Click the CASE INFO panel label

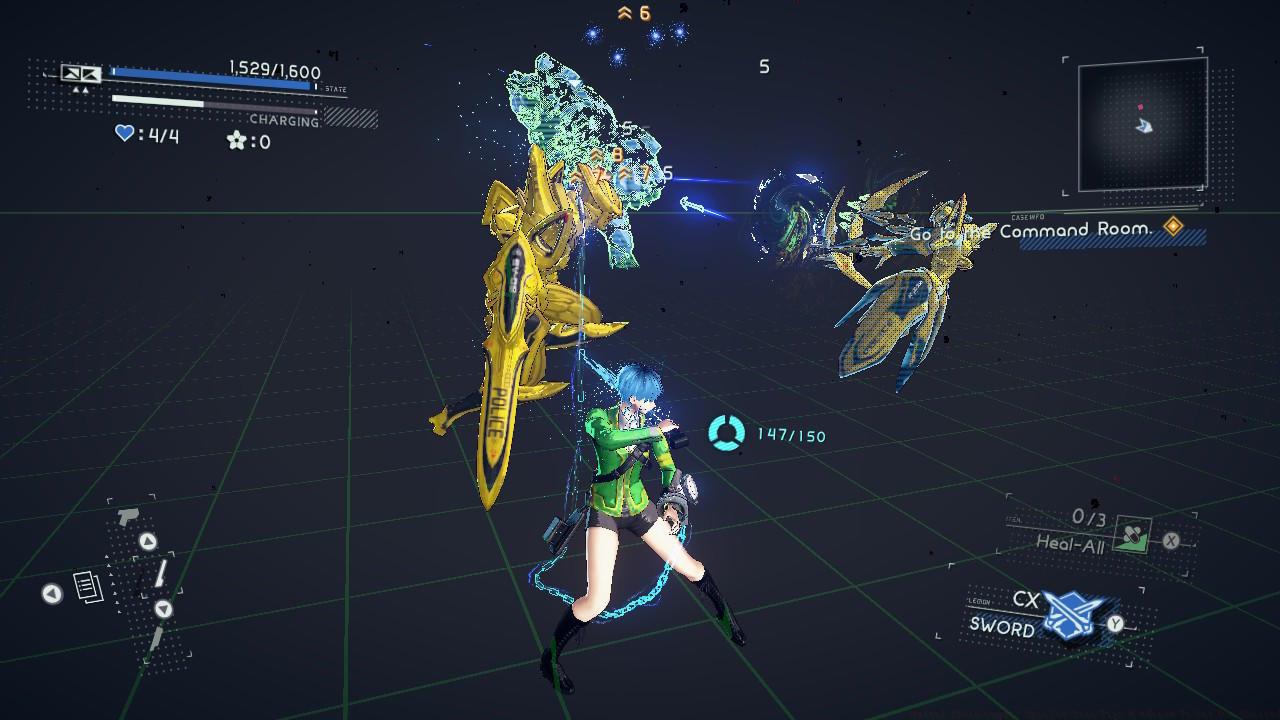point(1029,217)
